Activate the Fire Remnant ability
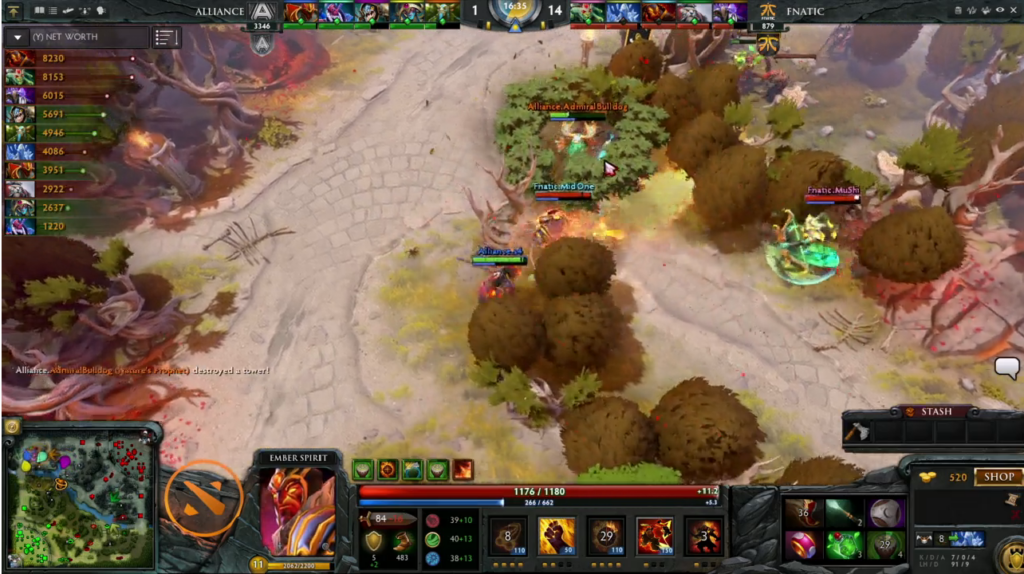Screen dimensions: 1024x574 click(x=704, y=536)
